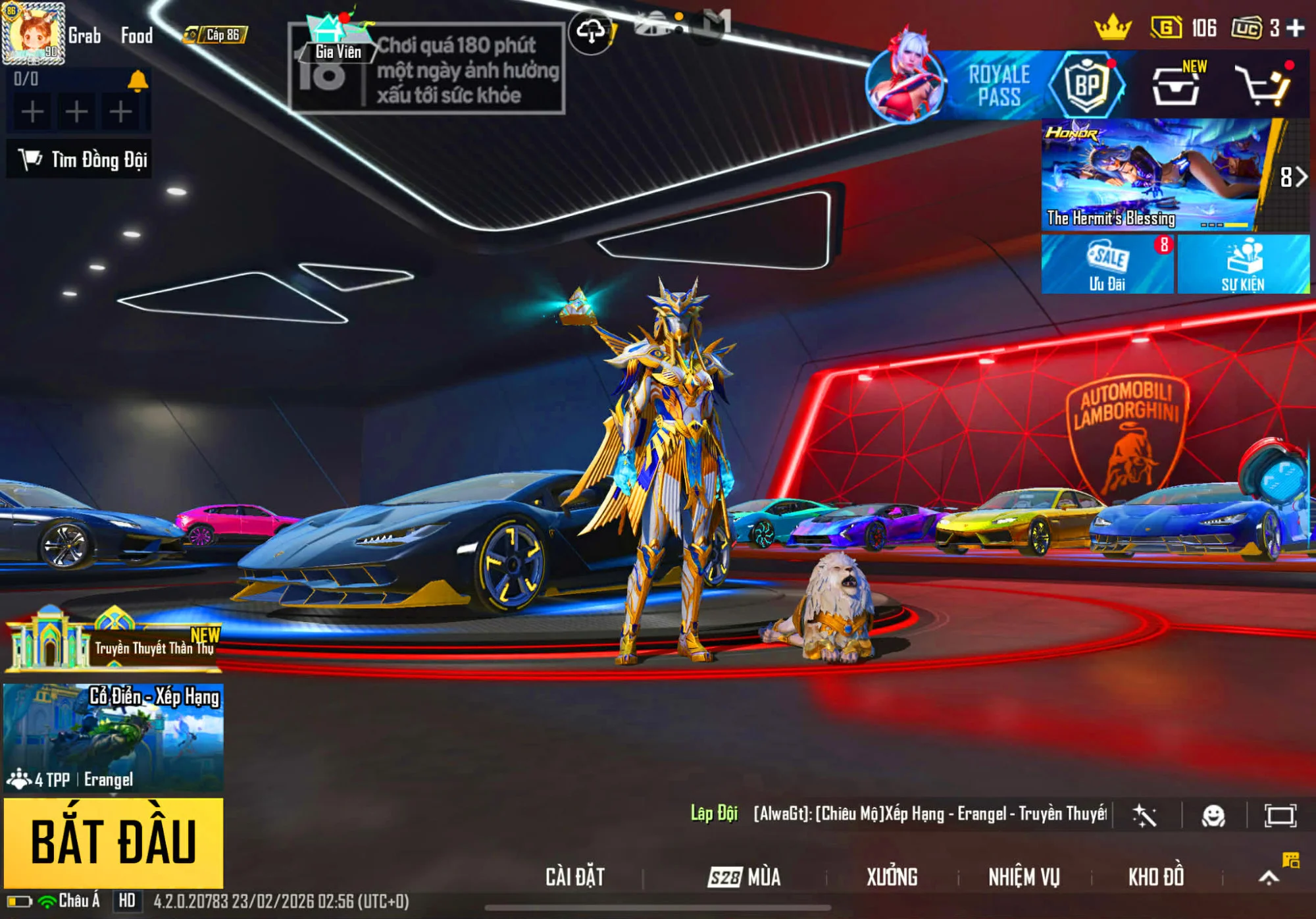Screen dimensions: 1316x919
Task: Open the cloud download icon
Action: [591, 32]
